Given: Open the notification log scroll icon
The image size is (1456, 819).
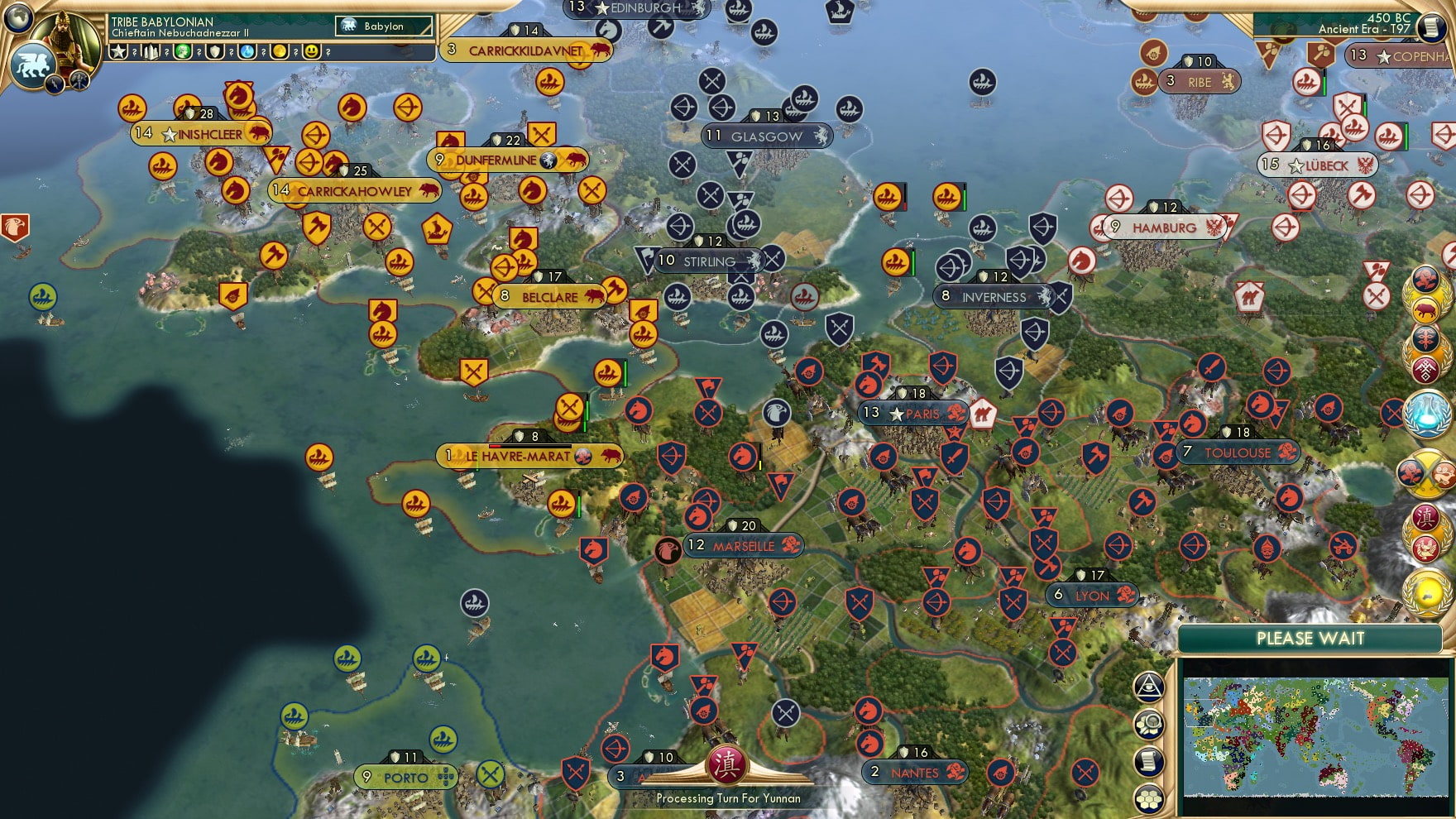Looking at the screenshot, I should pyautogui.click(x=1148, y=760).
